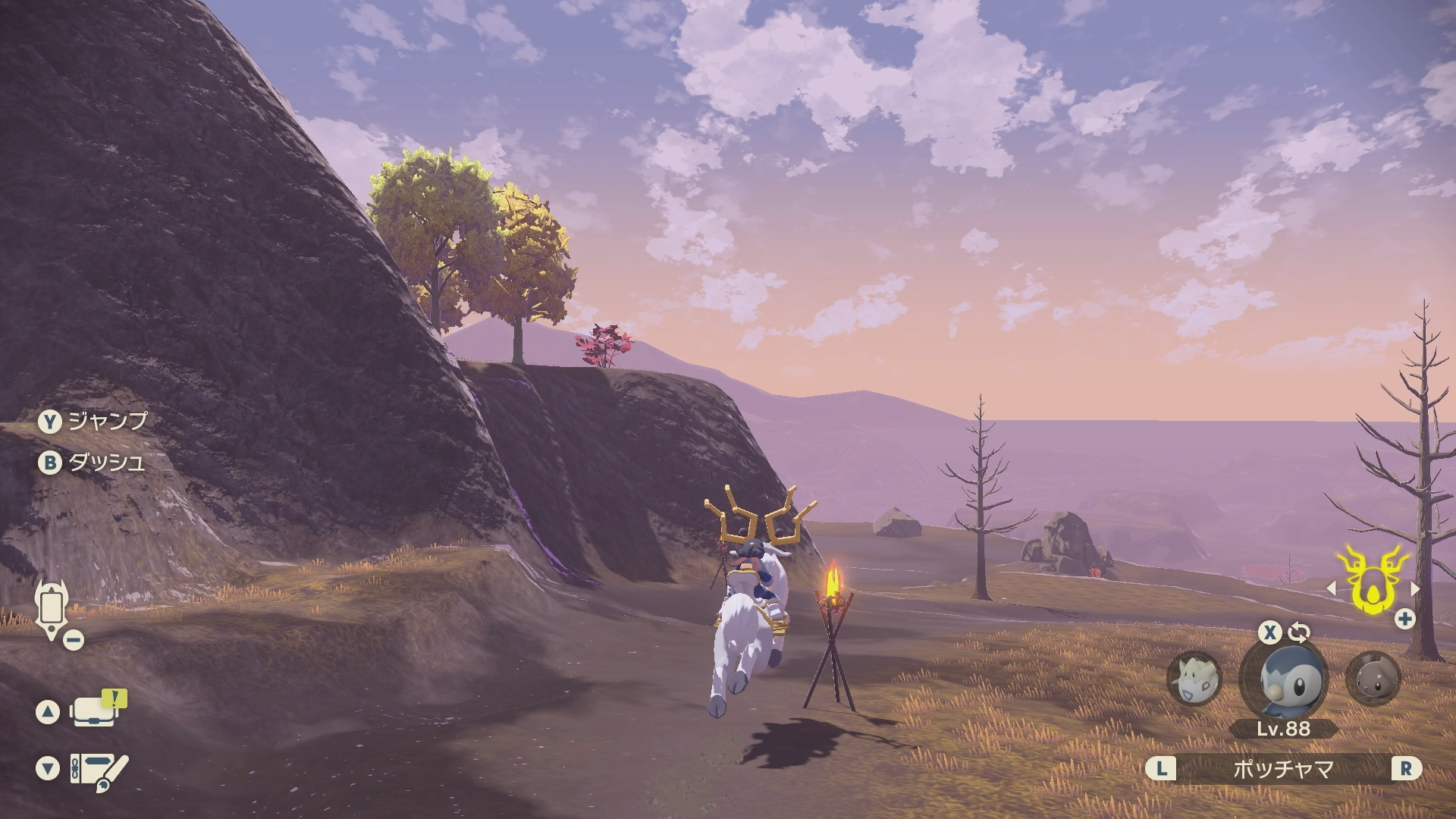Viewport: 1456px width, 819px height.
Task: Open the satchel with the exclamation alert
Action: point(94,711)
